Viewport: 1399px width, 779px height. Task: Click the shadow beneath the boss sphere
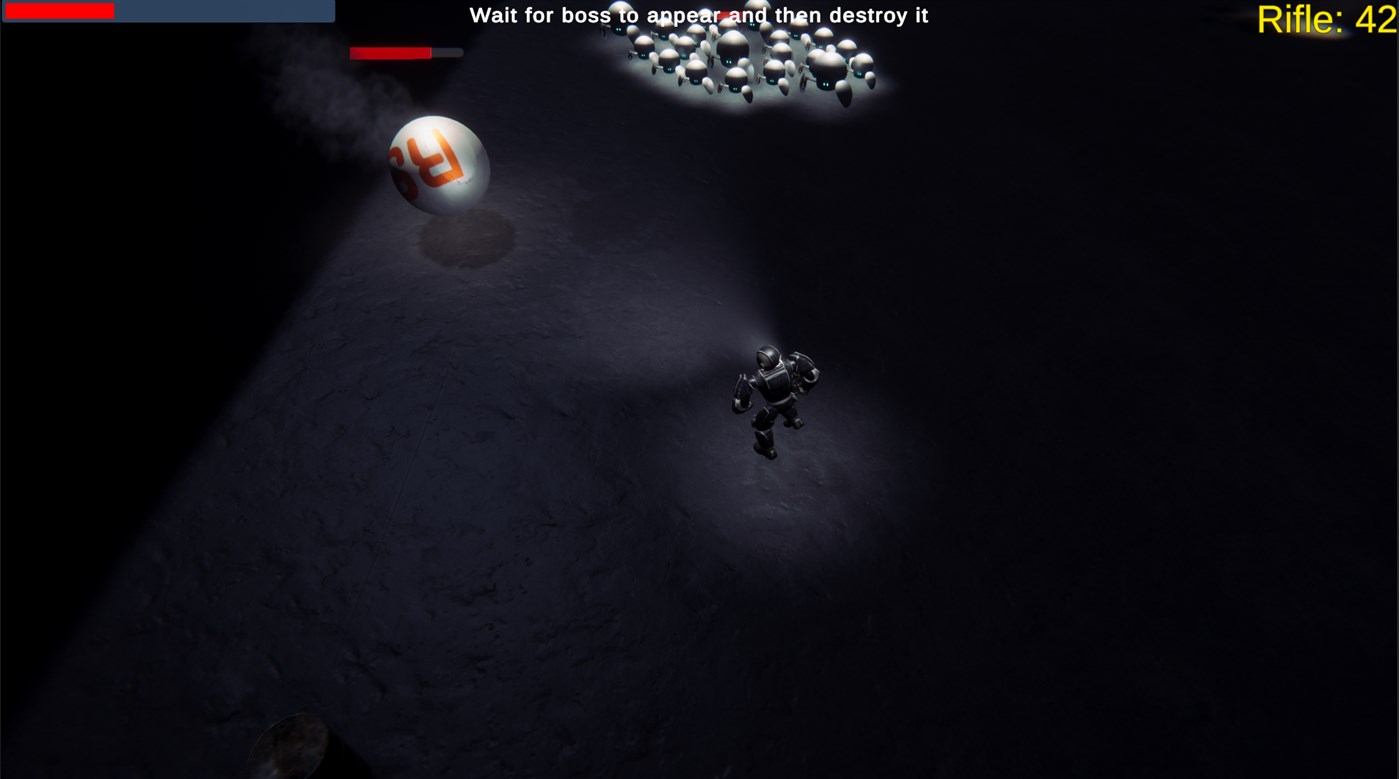pyautogui.click(x=465, y=235)
